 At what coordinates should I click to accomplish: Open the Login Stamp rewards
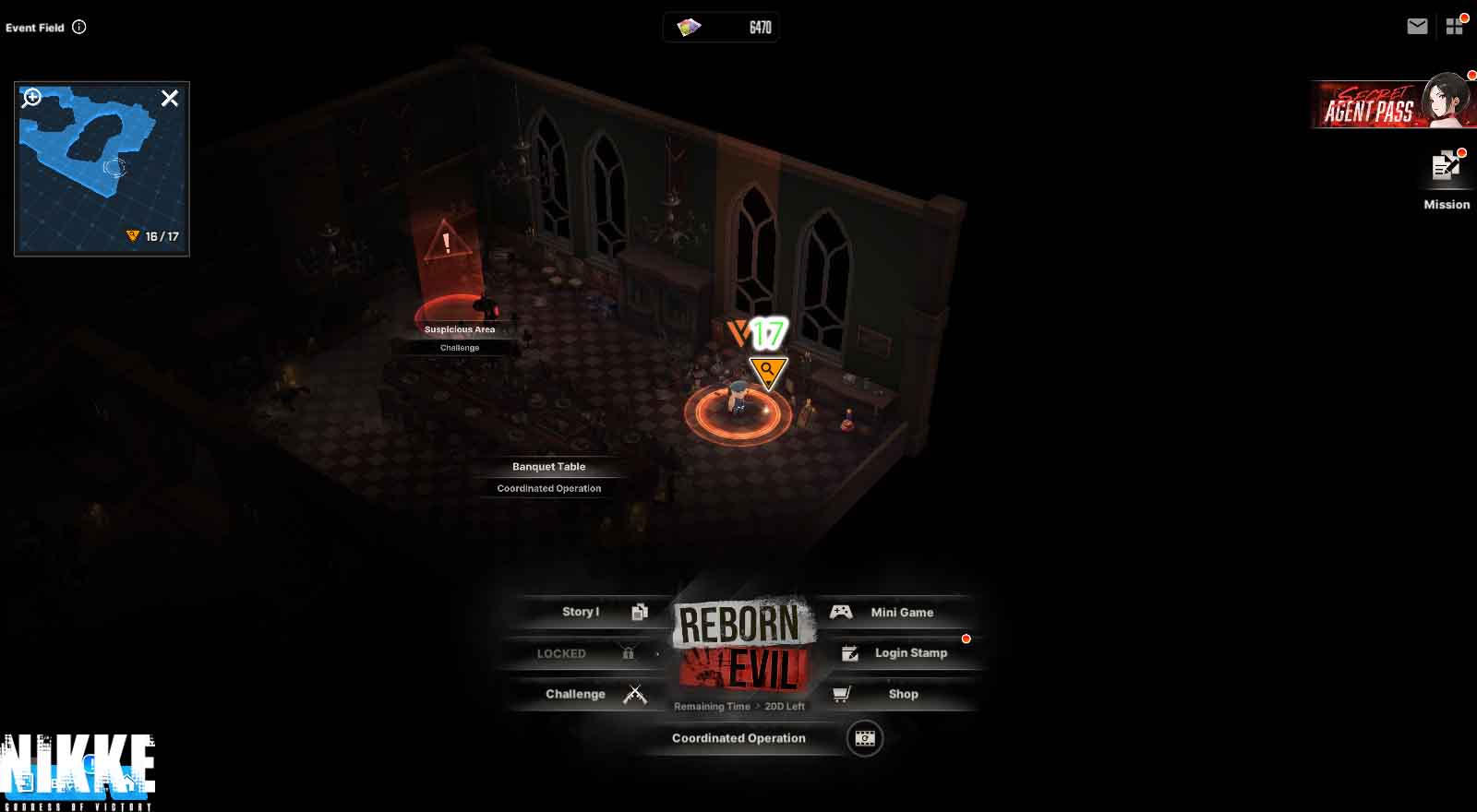(900, 653)
